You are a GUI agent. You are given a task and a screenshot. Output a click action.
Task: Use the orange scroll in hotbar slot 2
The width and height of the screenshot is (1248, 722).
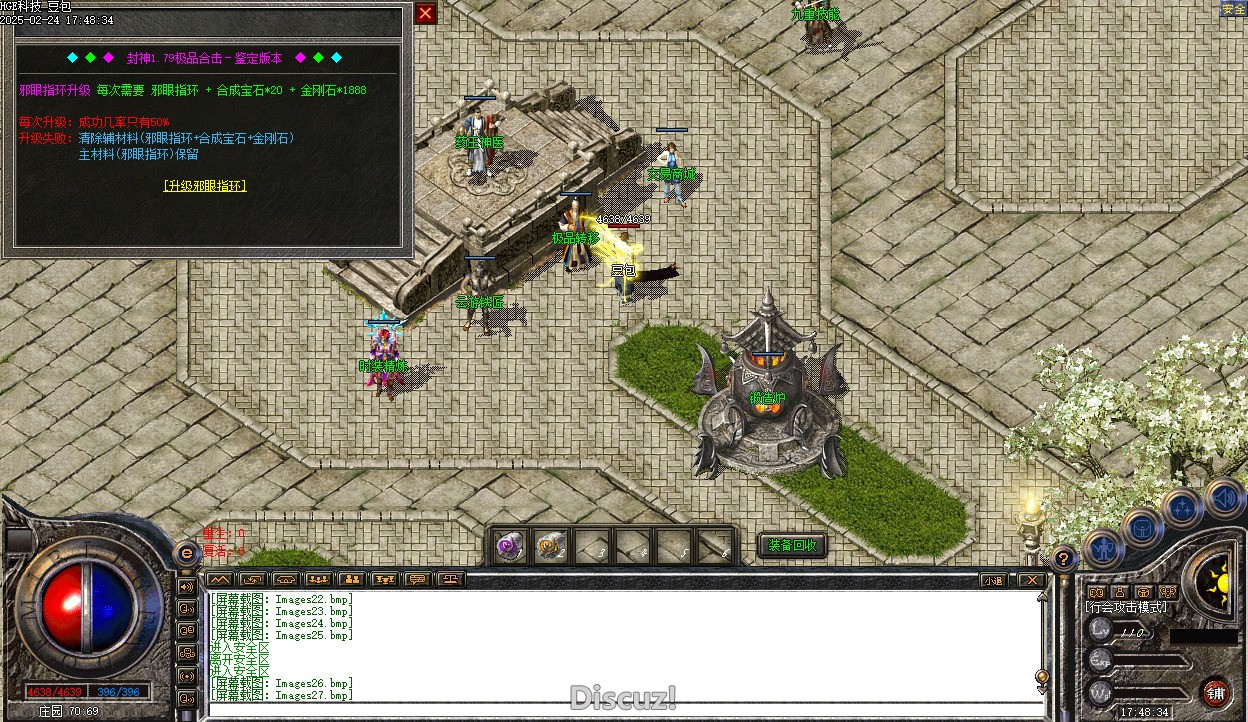coord(551,546)
